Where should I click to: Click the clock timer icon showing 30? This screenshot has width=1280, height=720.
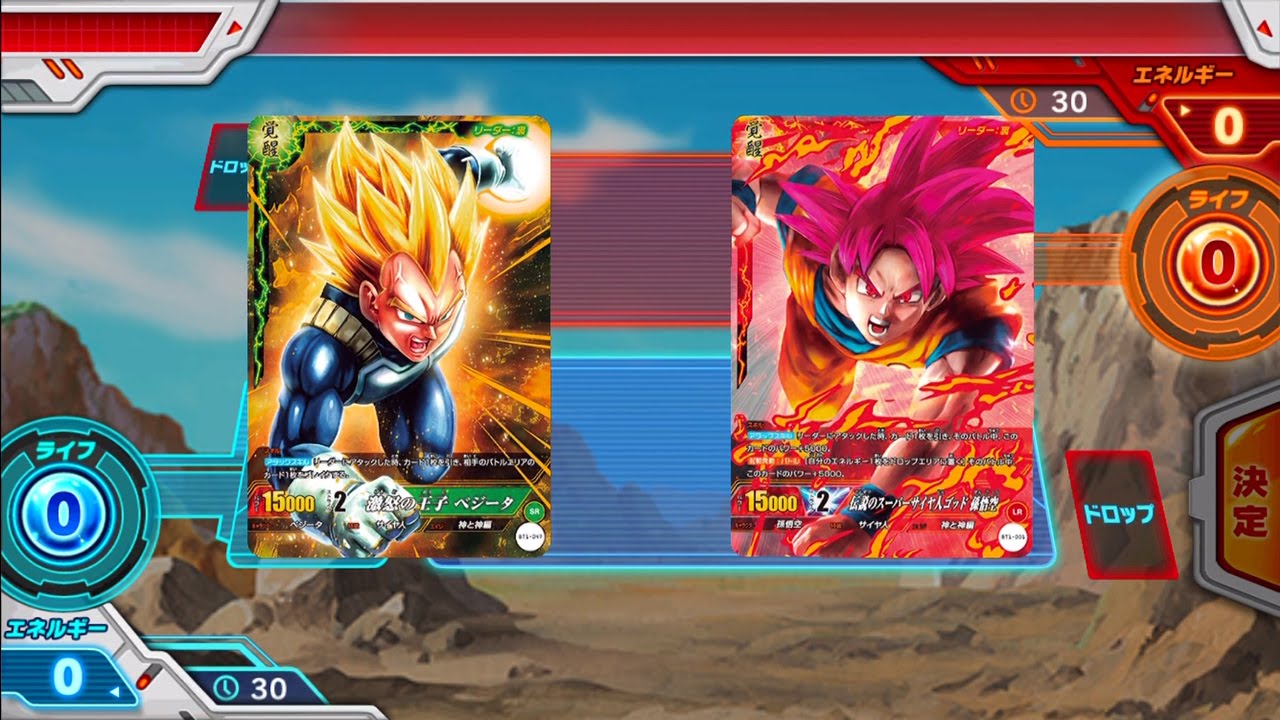tap(1024, 100)
